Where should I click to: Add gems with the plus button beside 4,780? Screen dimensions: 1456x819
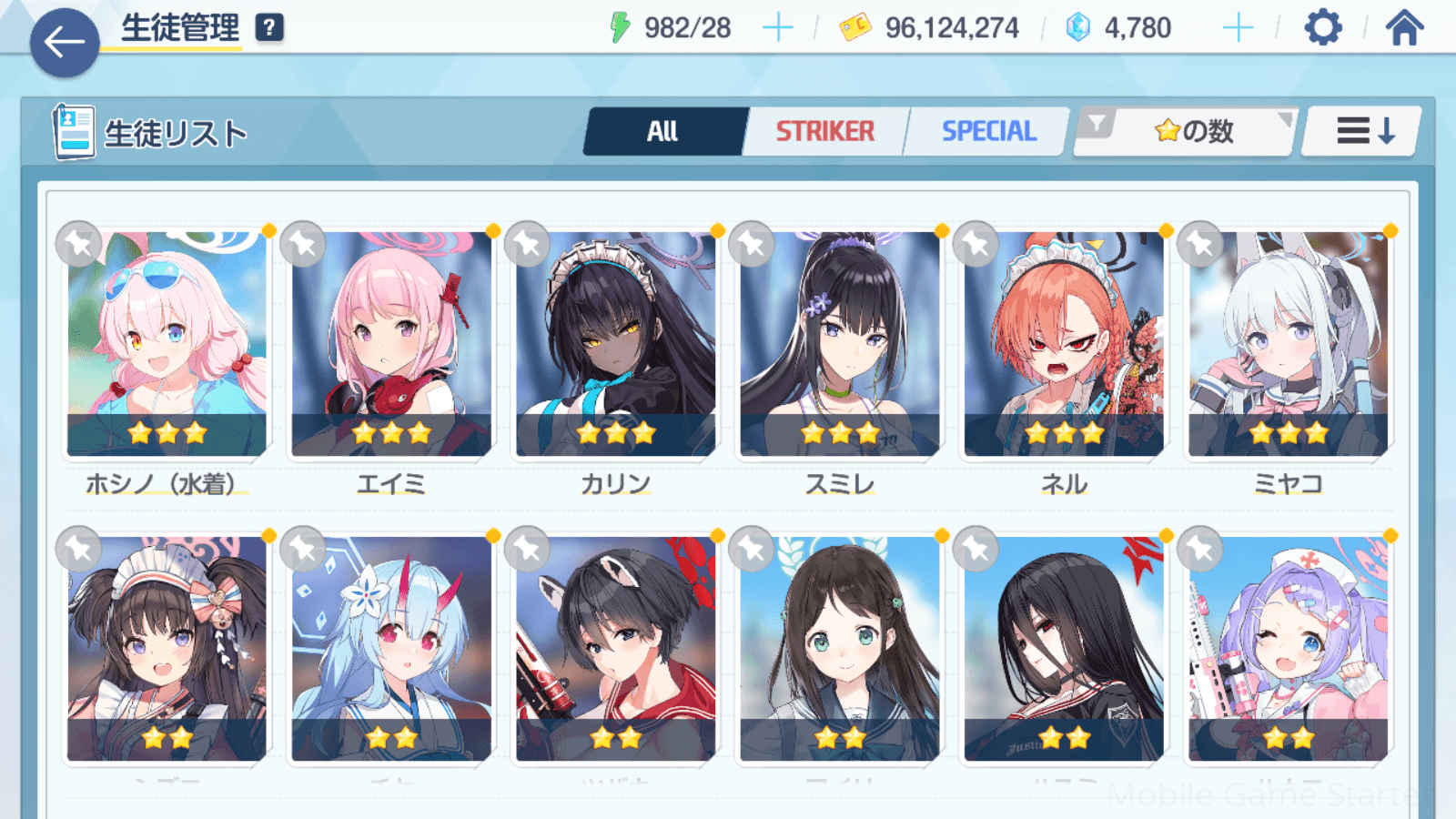pyautogui.click(x=1238, y=28)
